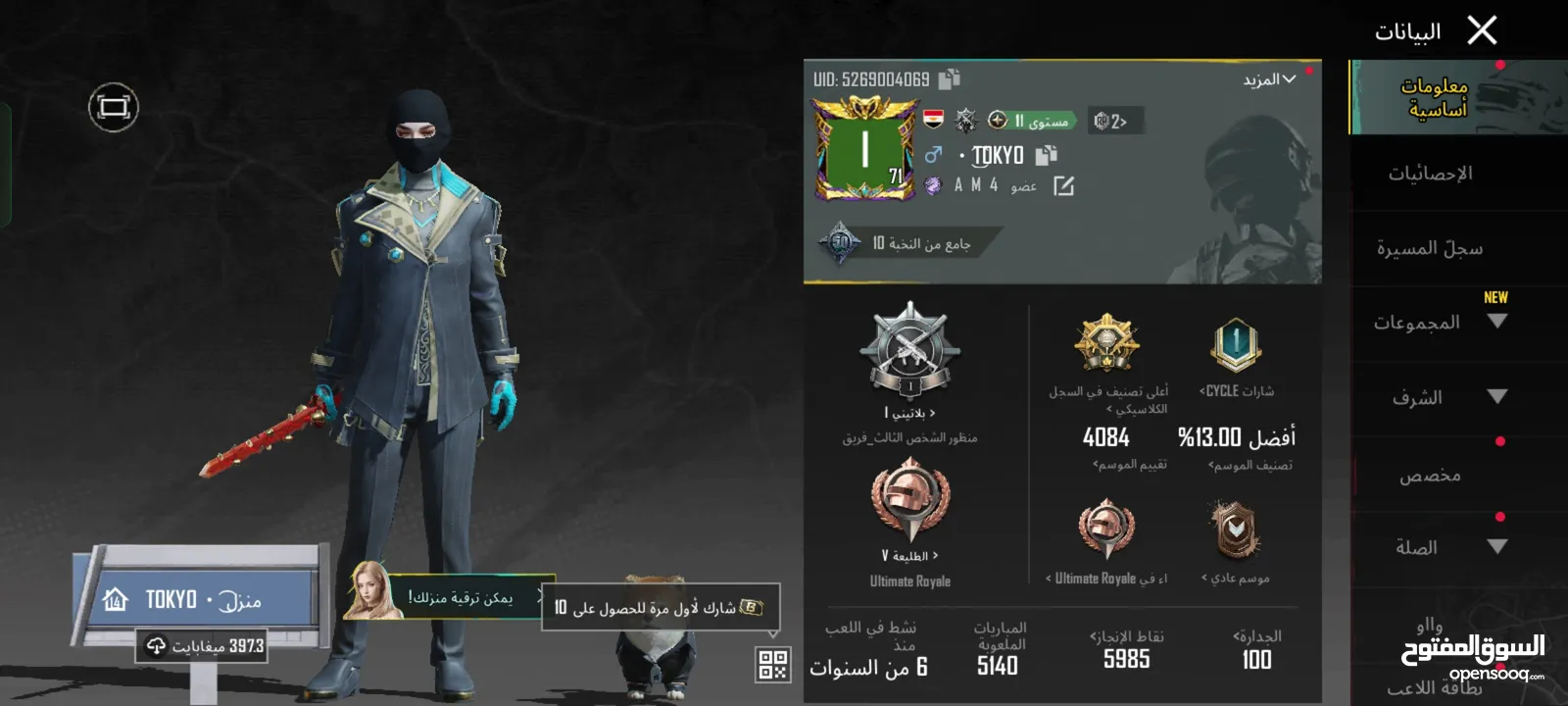
Task: Open the المزيد more dropdown
Action: (x=1269, y=79)
